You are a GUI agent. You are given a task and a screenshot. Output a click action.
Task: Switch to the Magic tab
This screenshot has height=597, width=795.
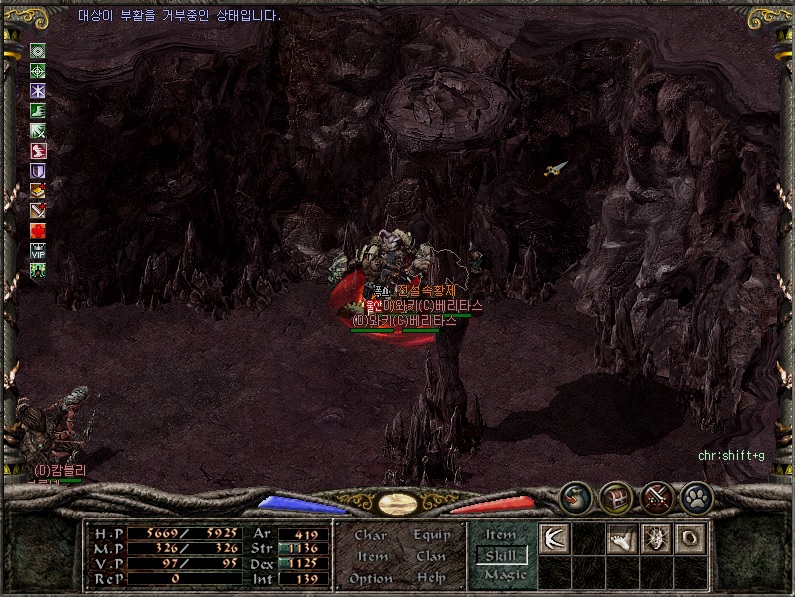tap(504, 575)
